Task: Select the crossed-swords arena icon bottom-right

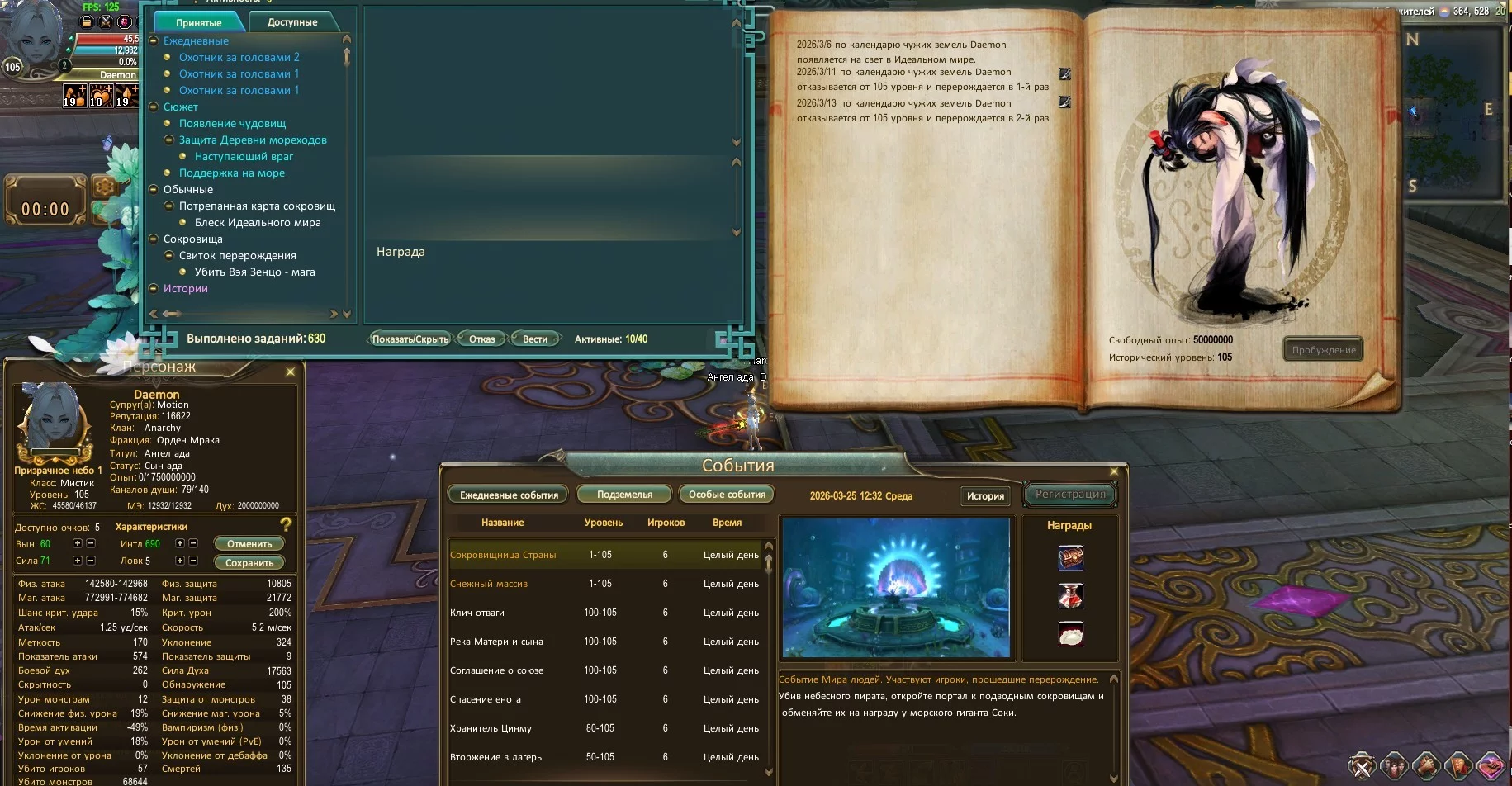Action: pyautogui.click(x=1362, y=765)
